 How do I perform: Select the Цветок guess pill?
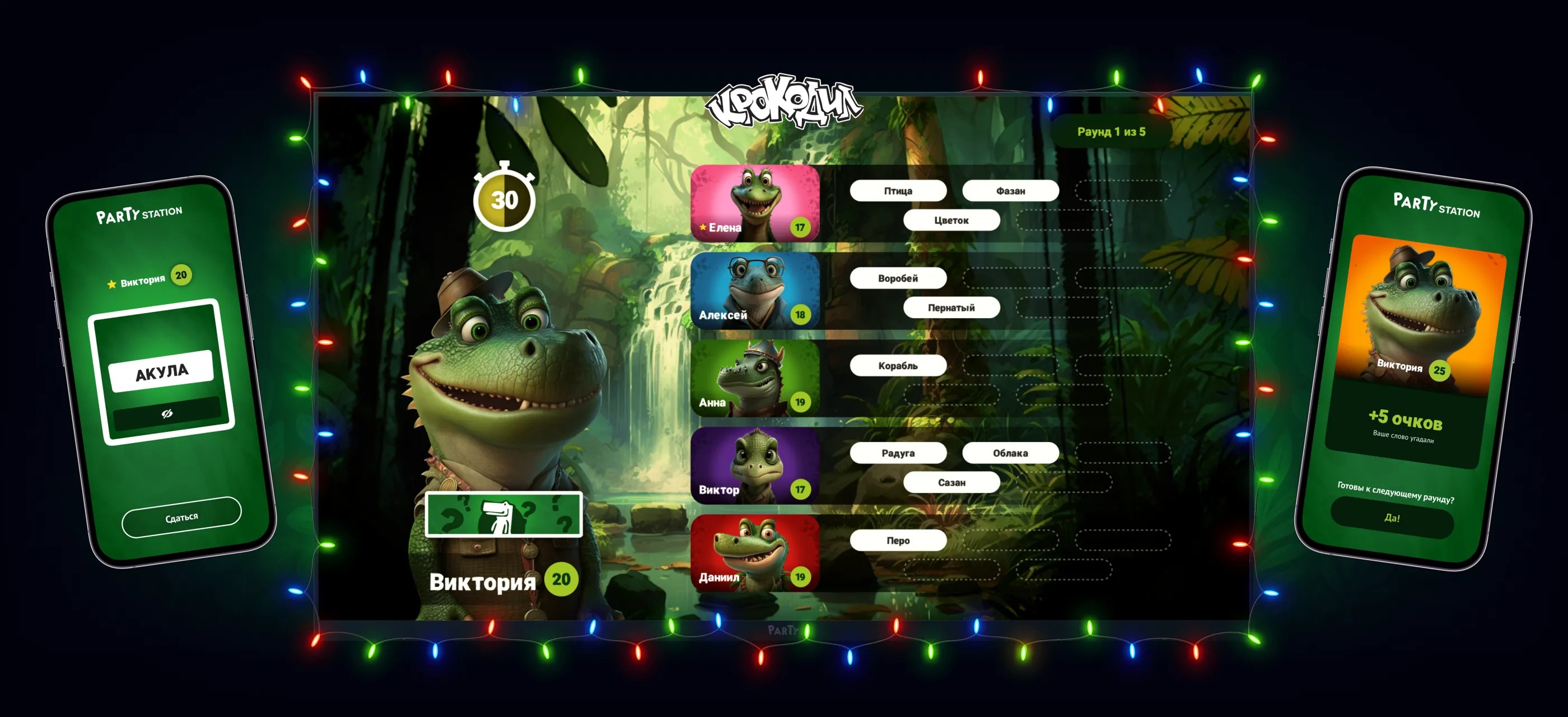(951, 220)
